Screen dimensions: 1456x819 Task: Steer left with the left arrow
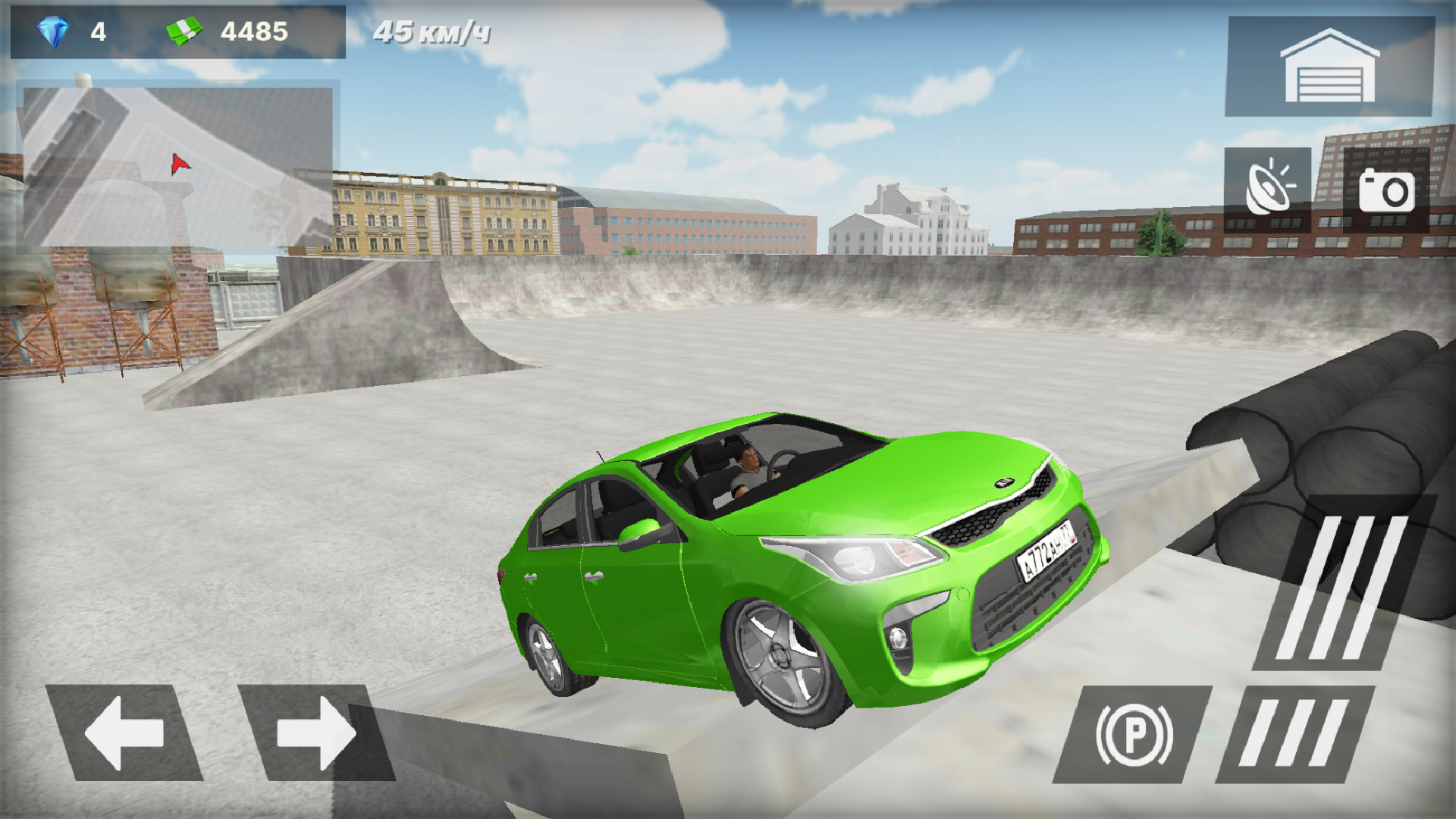(x=124, y=733)
